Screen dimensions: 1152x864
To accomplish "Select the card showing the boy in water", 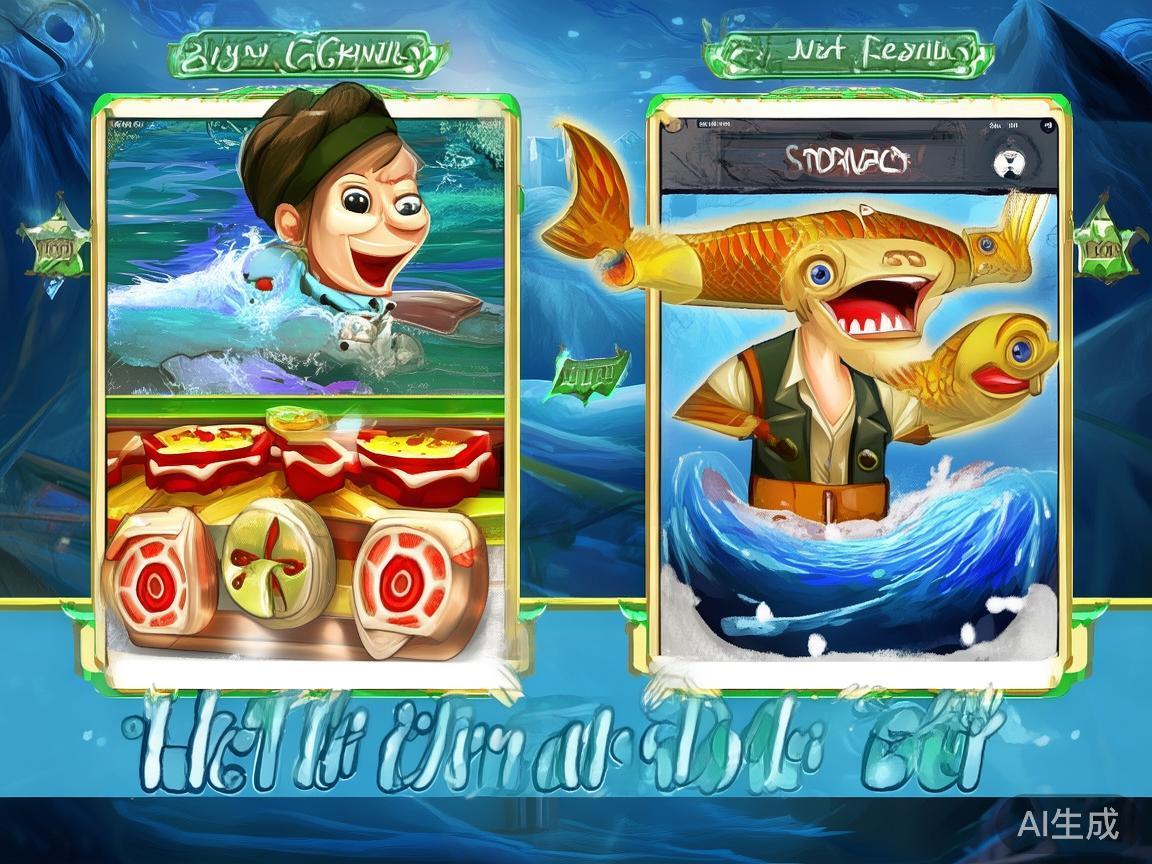I will click(x=305, y=255).
